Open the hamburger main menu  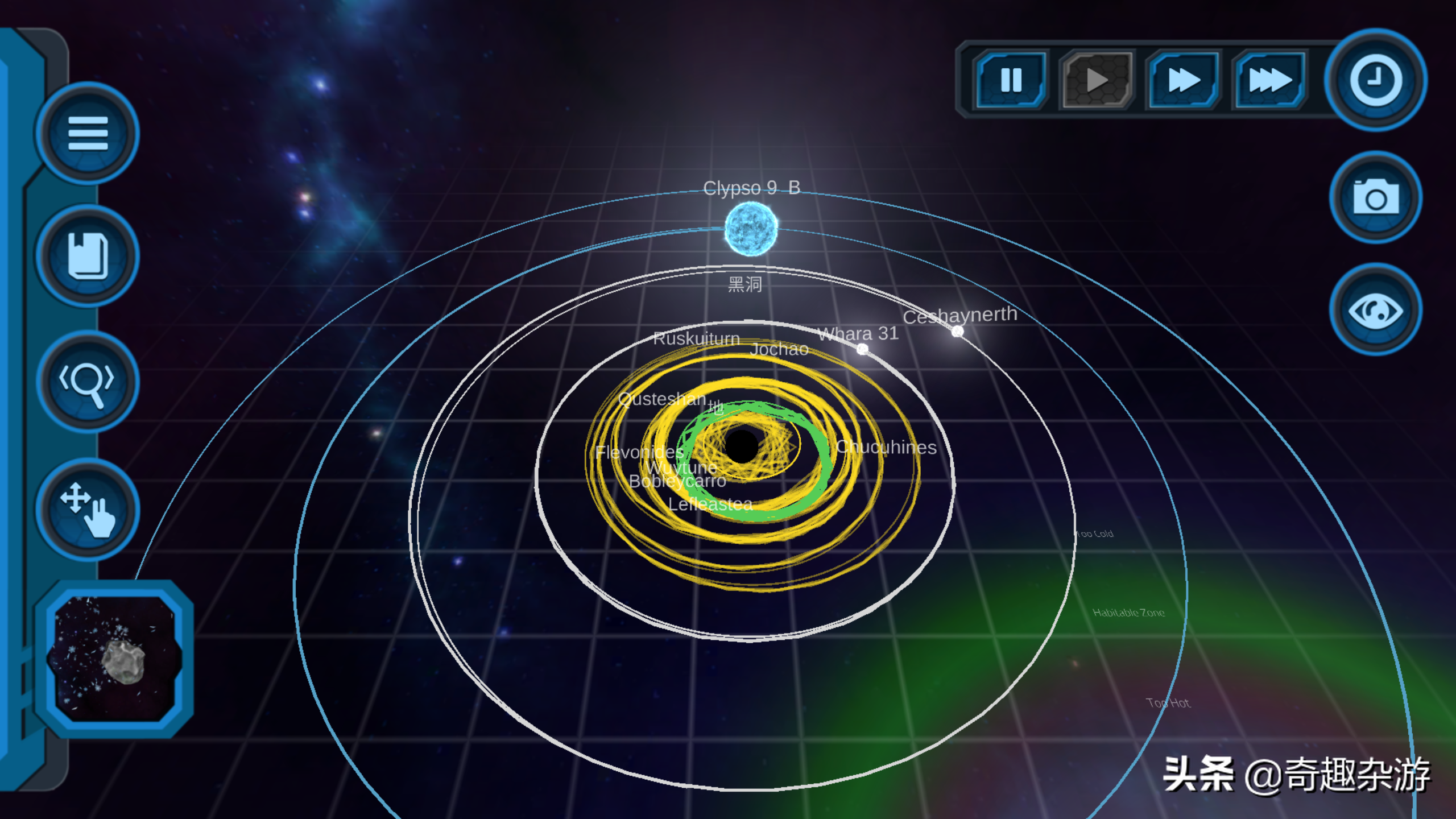coord(88,133)
